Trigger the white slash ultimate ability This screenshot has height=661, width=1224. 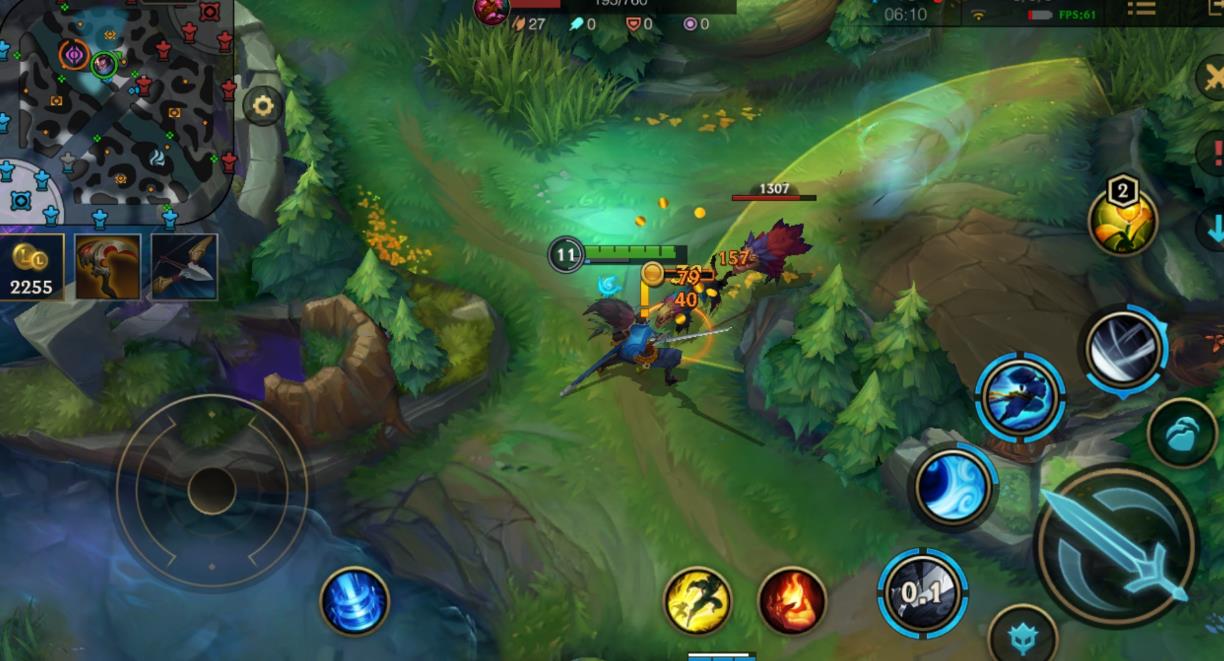coord(1124,348)
